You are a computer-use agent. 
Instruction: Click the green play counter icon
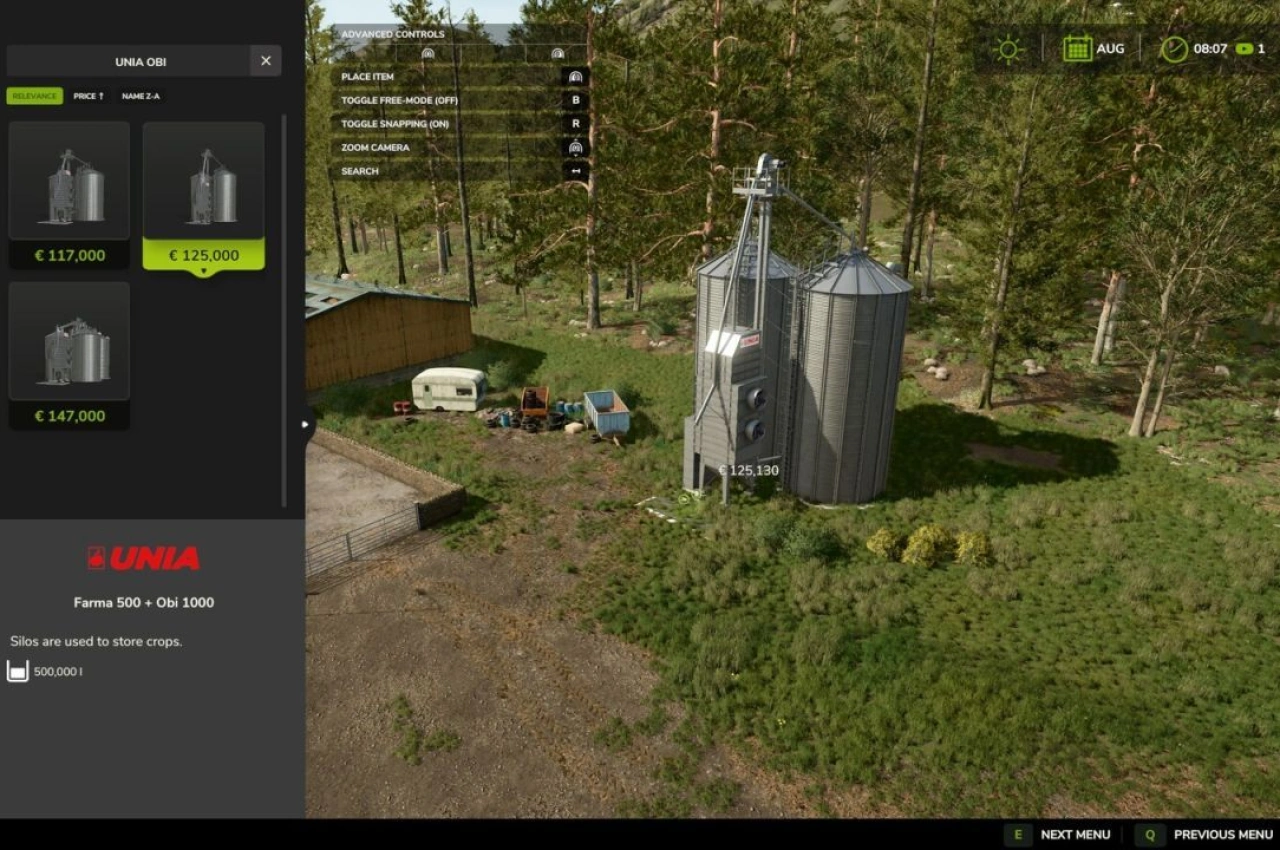tap(1243, 46)
